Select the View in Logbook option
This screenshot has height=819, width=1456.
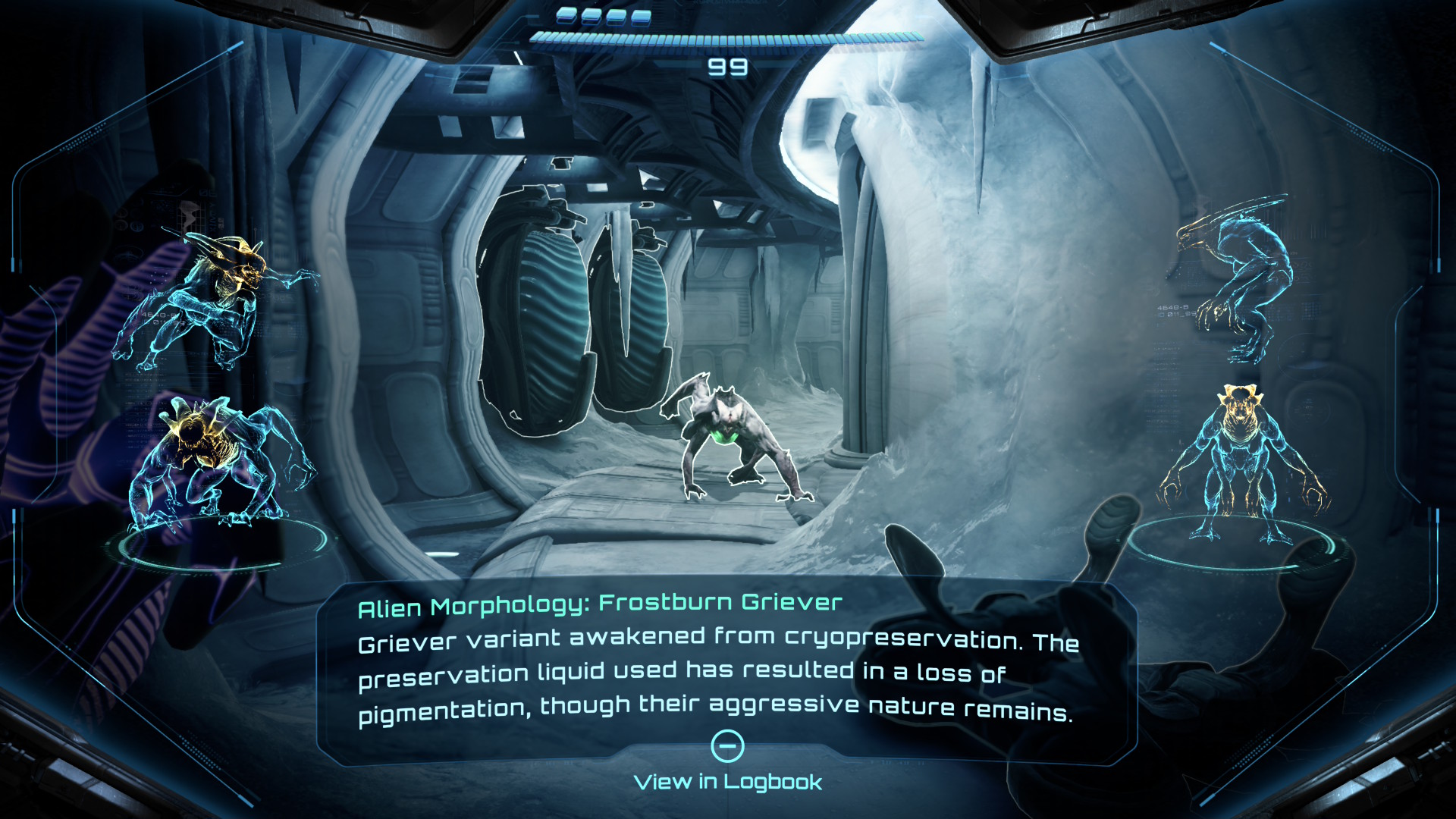[x=727, y=781]
